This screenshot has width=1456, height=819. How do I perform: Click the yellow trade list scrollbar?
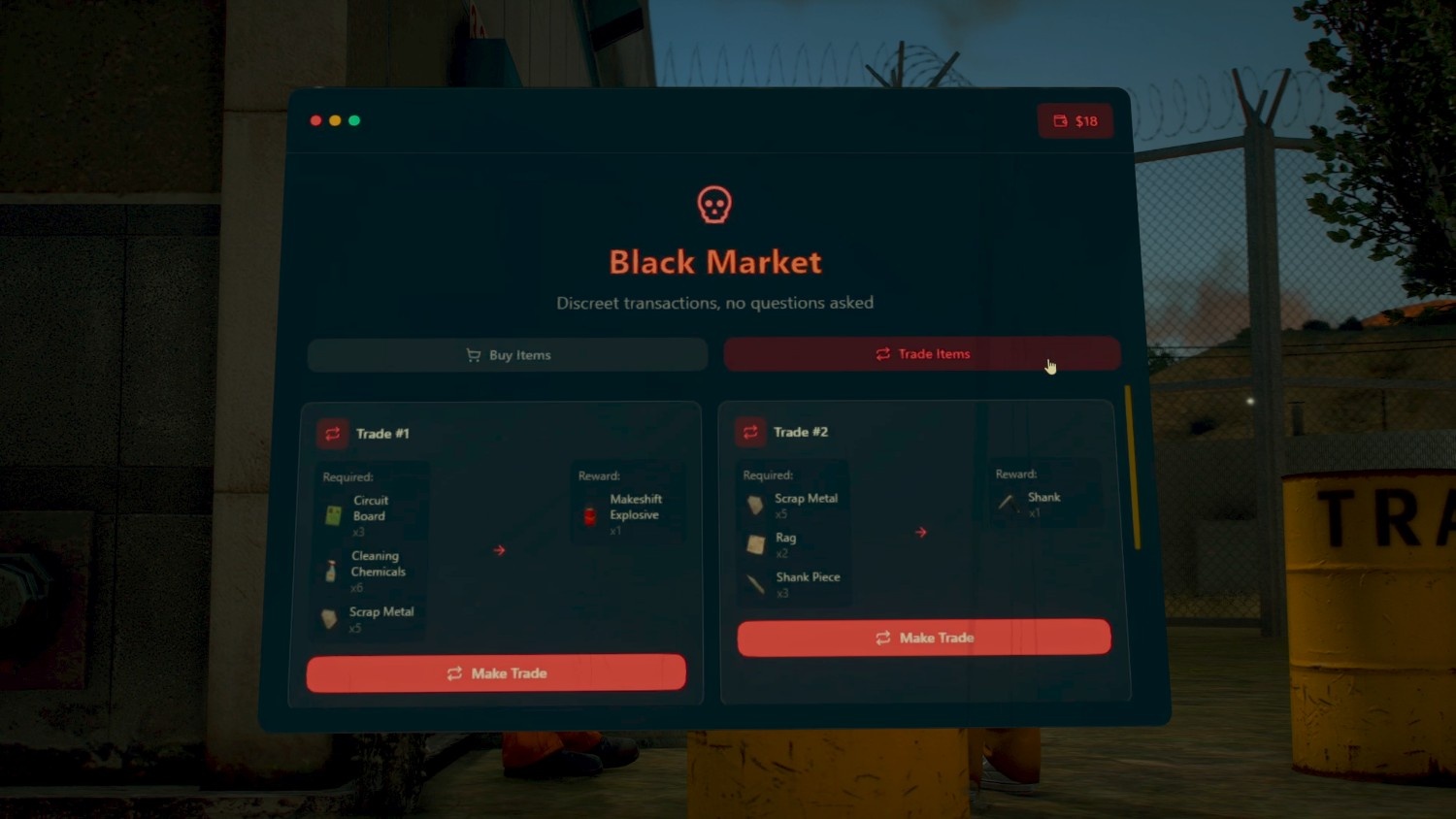click(x=1132, y=466)
